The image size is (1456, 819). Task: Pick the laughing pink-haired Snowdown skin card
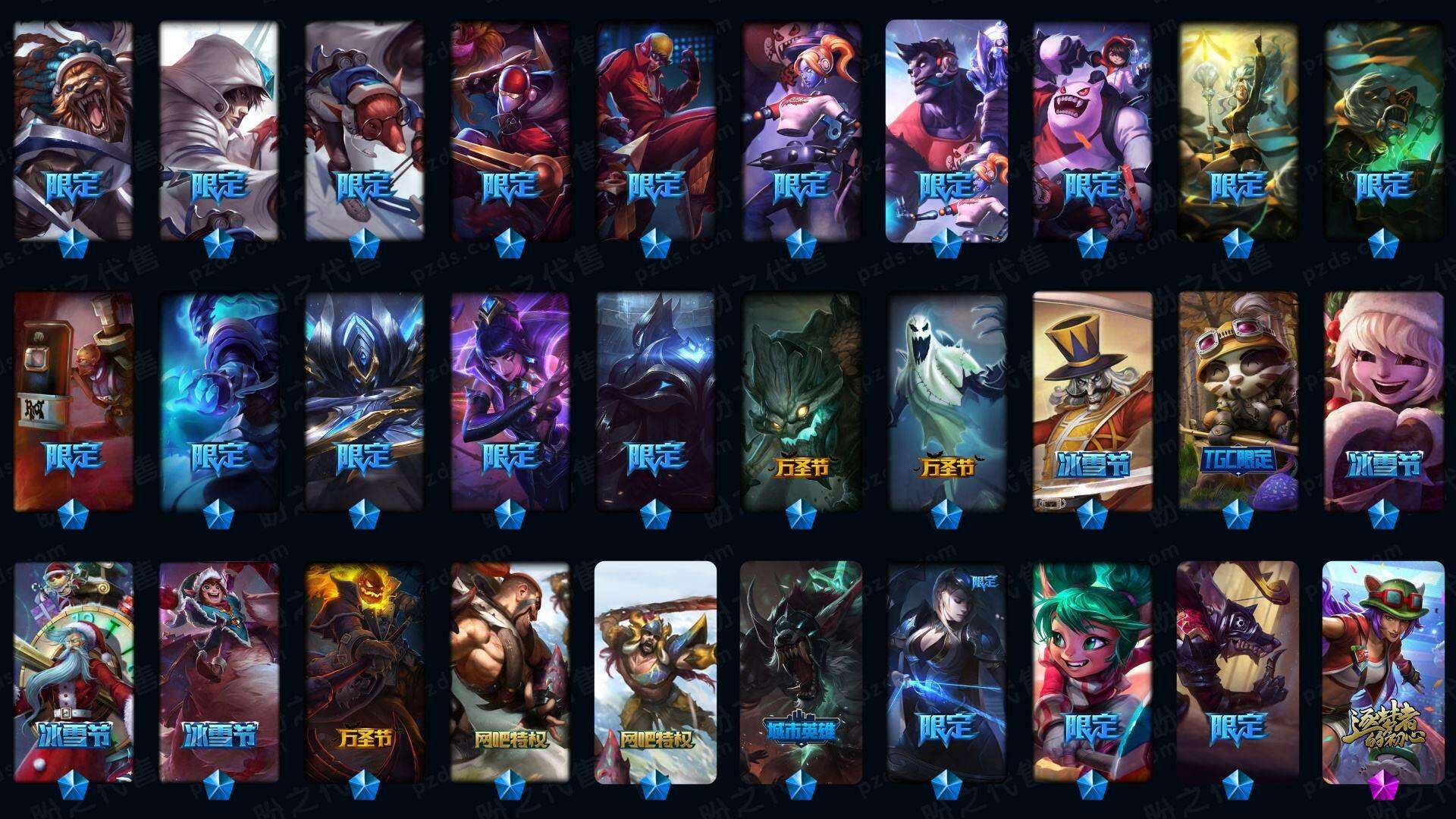pos(1383,400)
